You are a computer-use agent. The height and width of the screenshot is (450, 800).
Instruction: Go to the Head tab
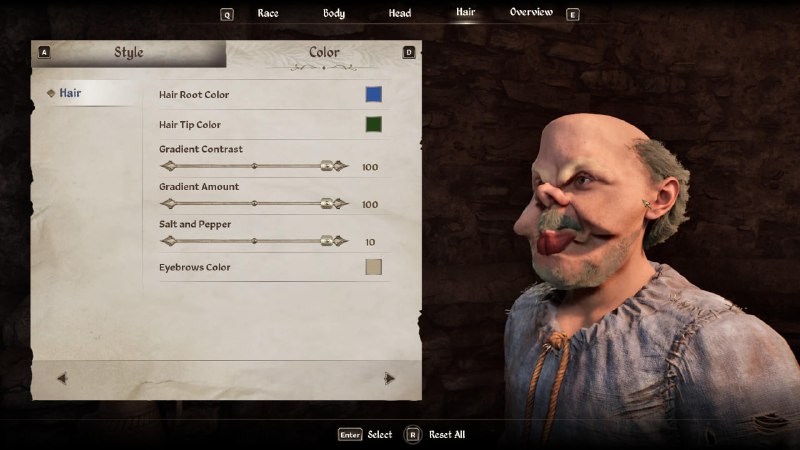(399, 14)
